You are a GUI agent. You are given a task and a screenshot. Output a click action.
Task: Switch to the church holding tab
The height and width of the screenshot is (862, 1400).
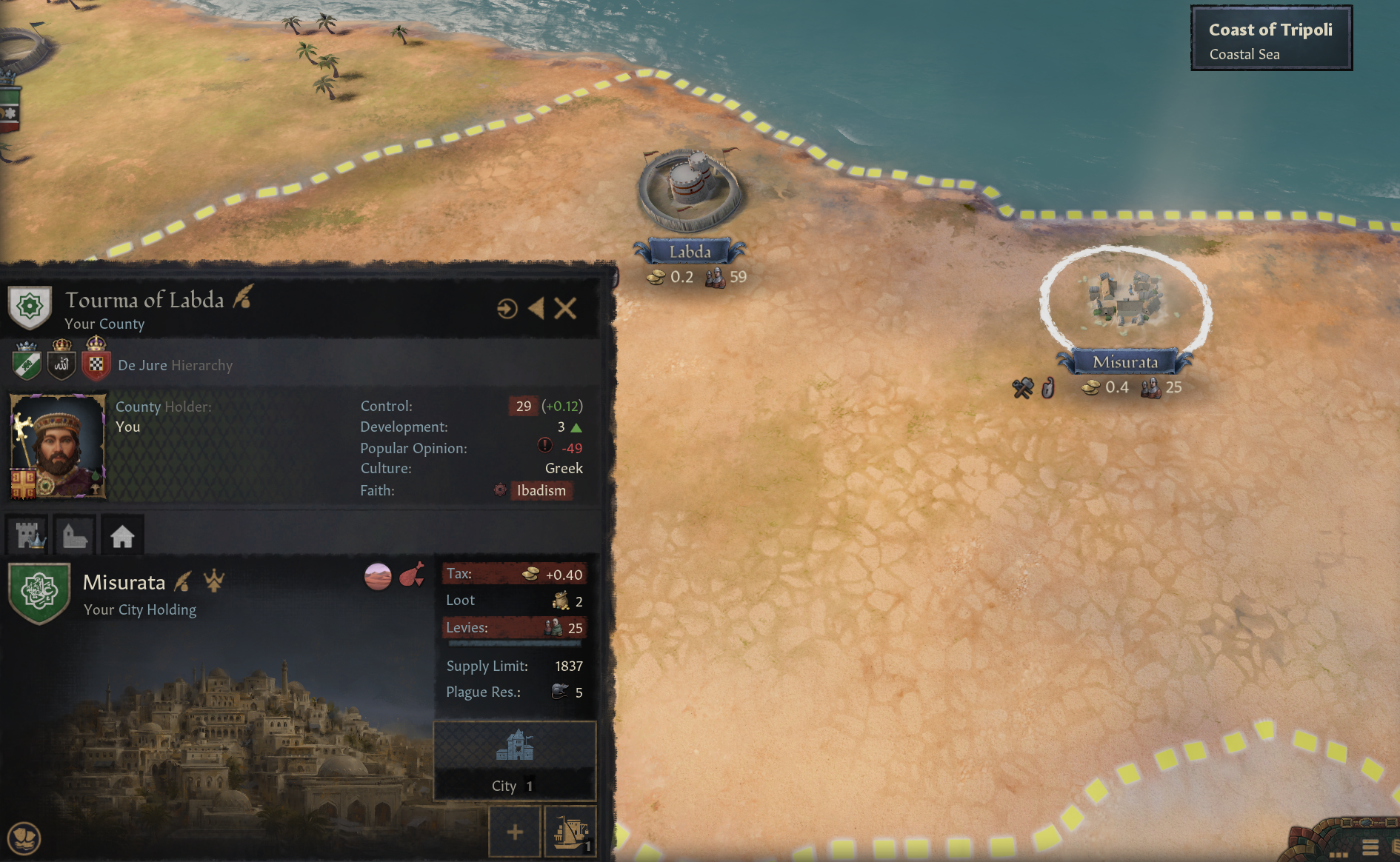pos(75,535)
